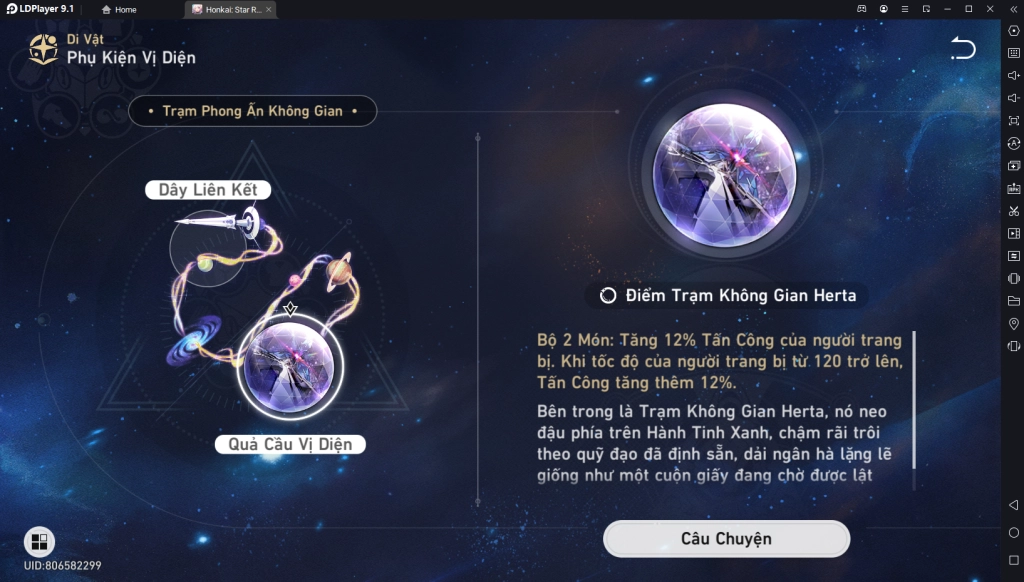This screenshot has width=1024, height=582.
Task: Open the Câu Chuyện story button
Action: [x=726, y=539]
